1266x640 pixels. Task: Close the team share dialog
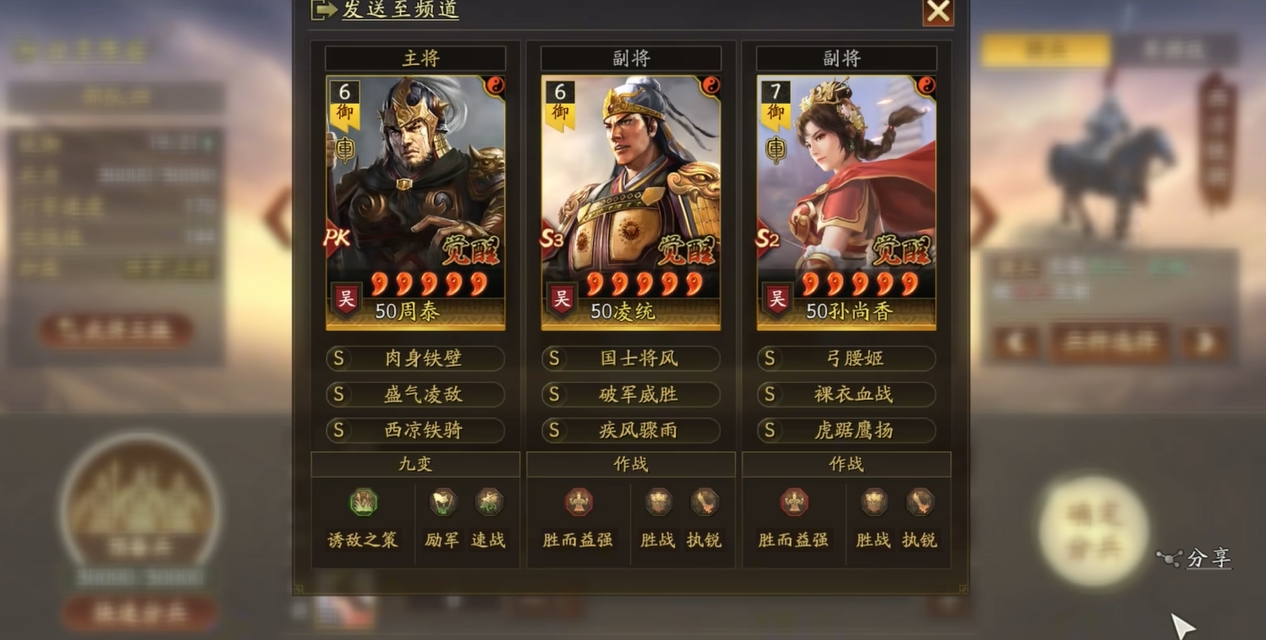click(x=937, y=11)
